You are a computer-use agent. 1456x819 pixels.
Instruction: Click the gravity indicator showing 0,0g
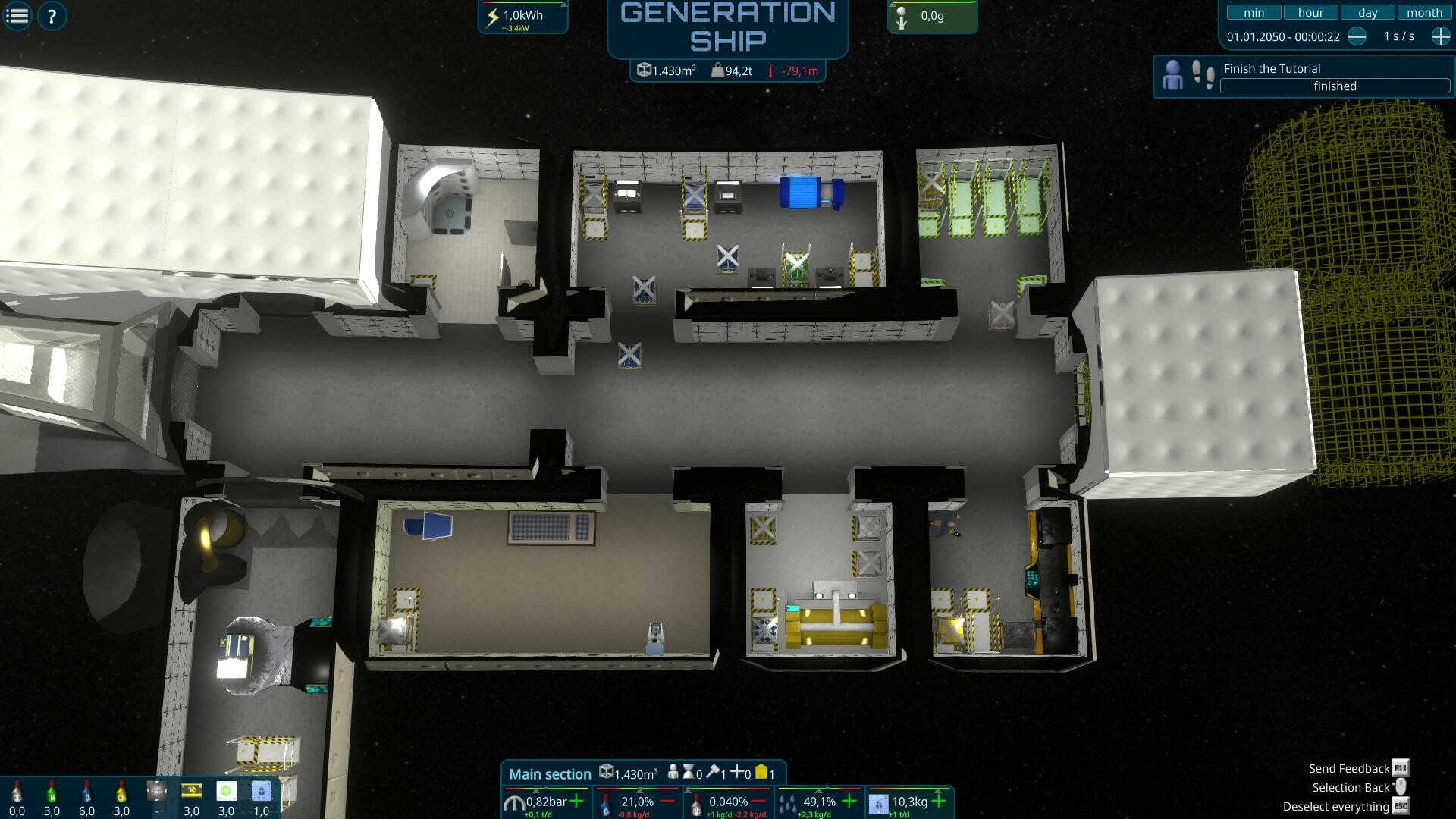click(x=931, y=15)
